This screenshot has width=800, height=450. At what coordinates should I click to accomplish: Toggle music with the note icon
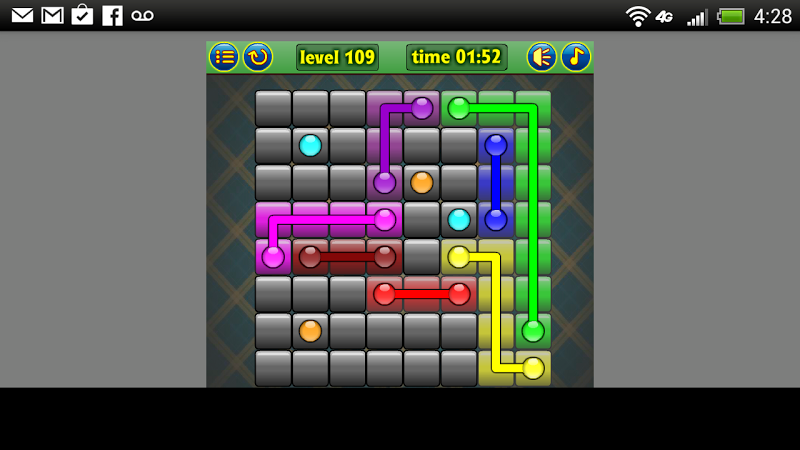576,57
